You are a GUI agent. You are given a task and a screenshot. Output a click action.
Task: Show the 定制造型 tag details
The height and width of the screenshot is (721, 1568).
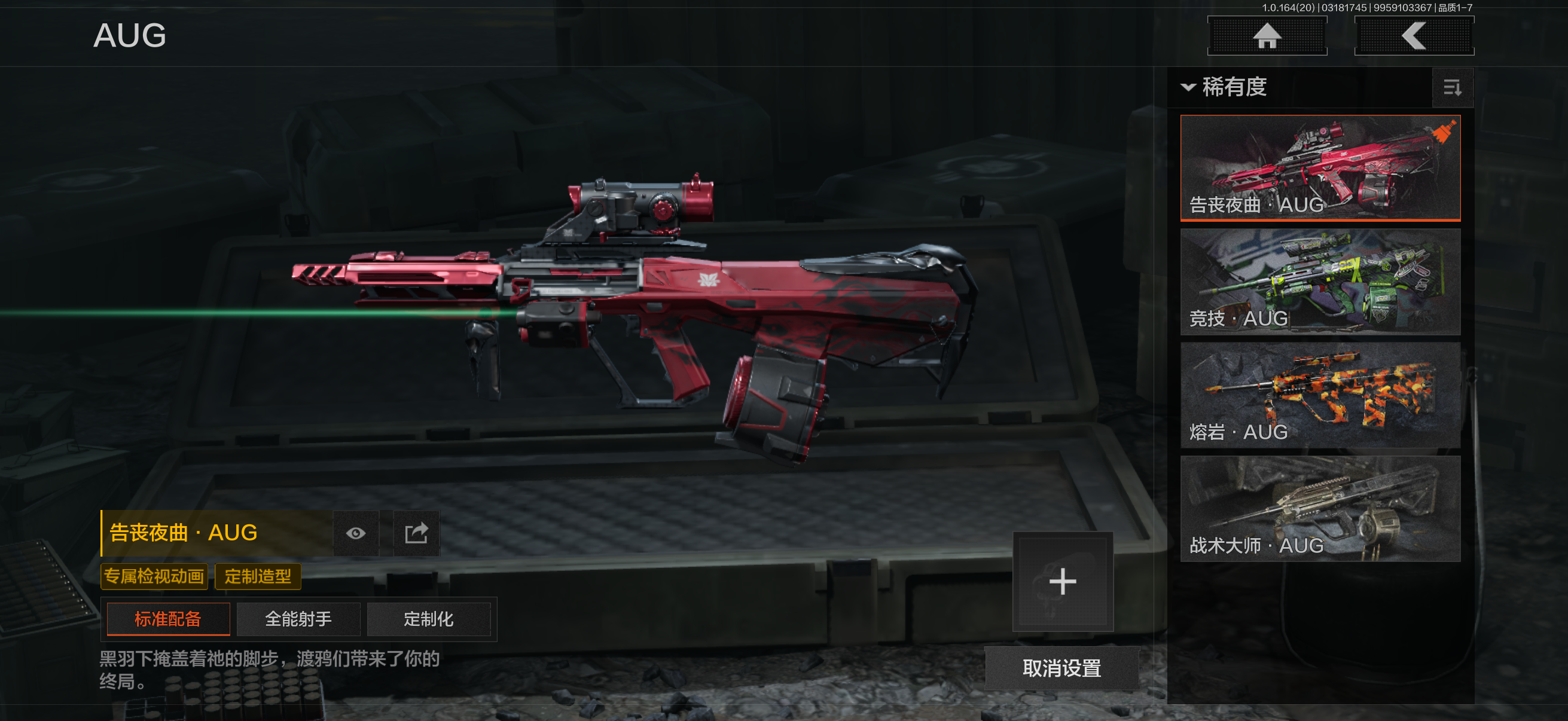pos(258,576)
